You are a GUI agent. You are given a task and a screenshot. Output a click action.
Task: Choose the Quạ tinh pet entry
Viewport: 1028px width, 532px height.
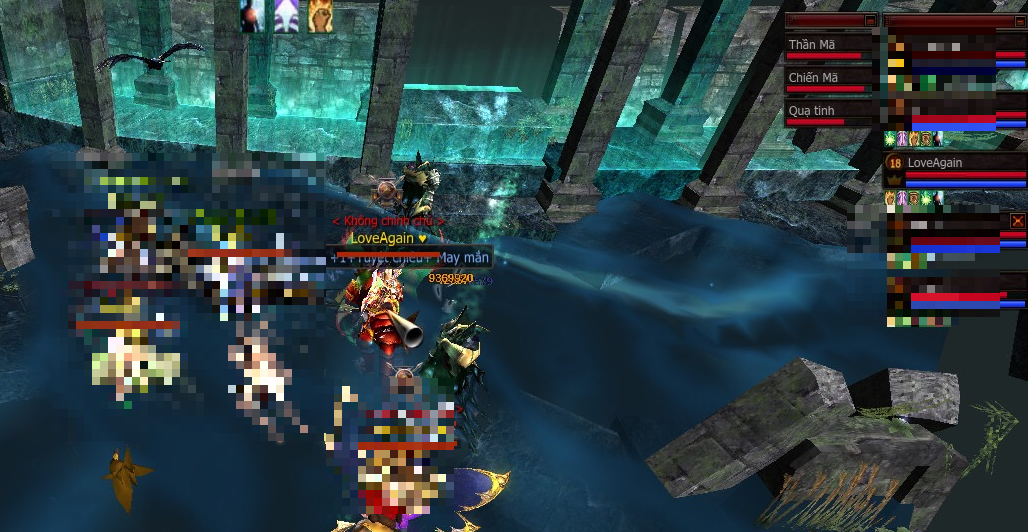pos(830,112)
